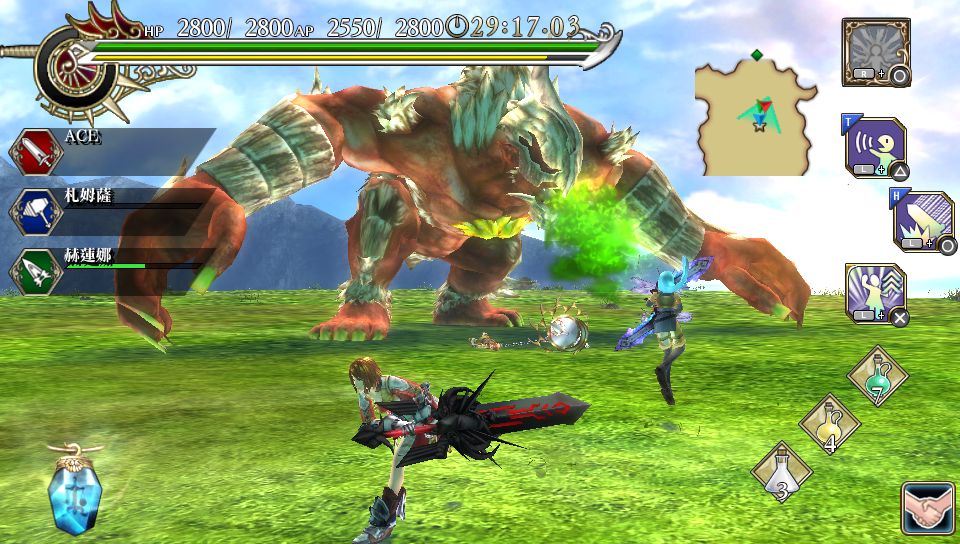The image size is (960, 544).
Task: Trigger the sword slash skill icon
Action: coord(924,219)
